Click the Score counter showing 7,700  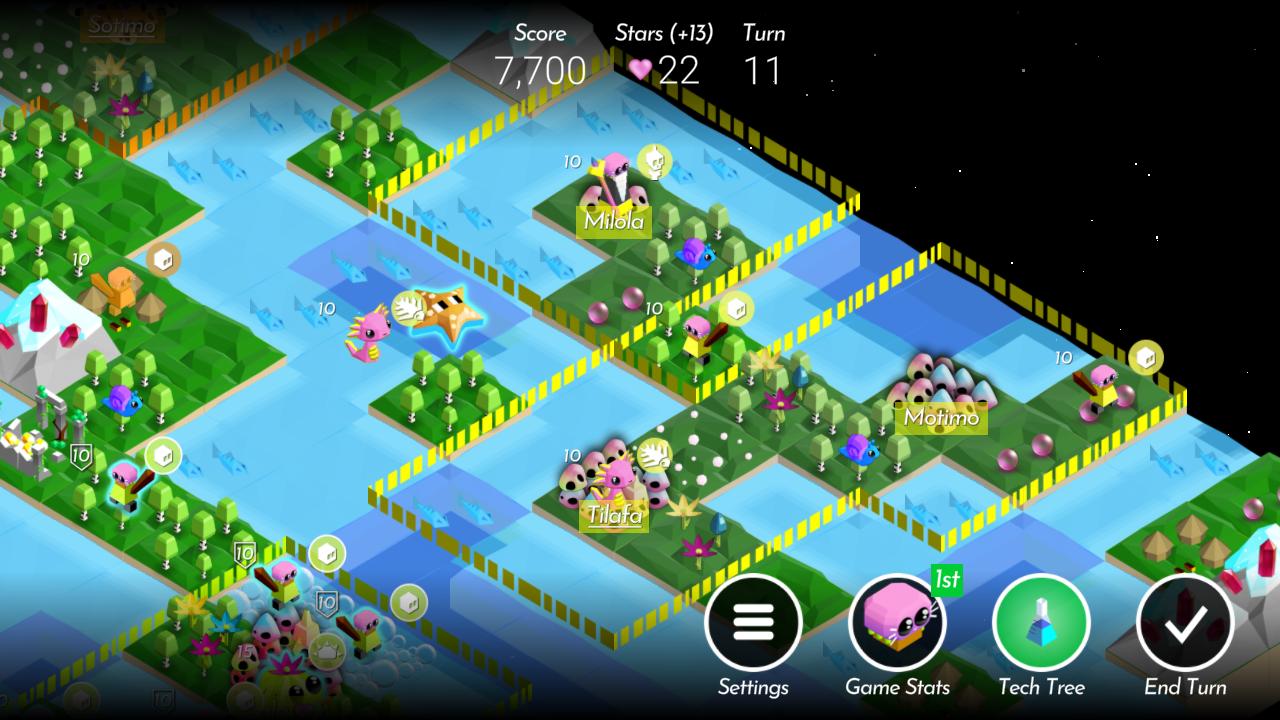click(540, 70)
